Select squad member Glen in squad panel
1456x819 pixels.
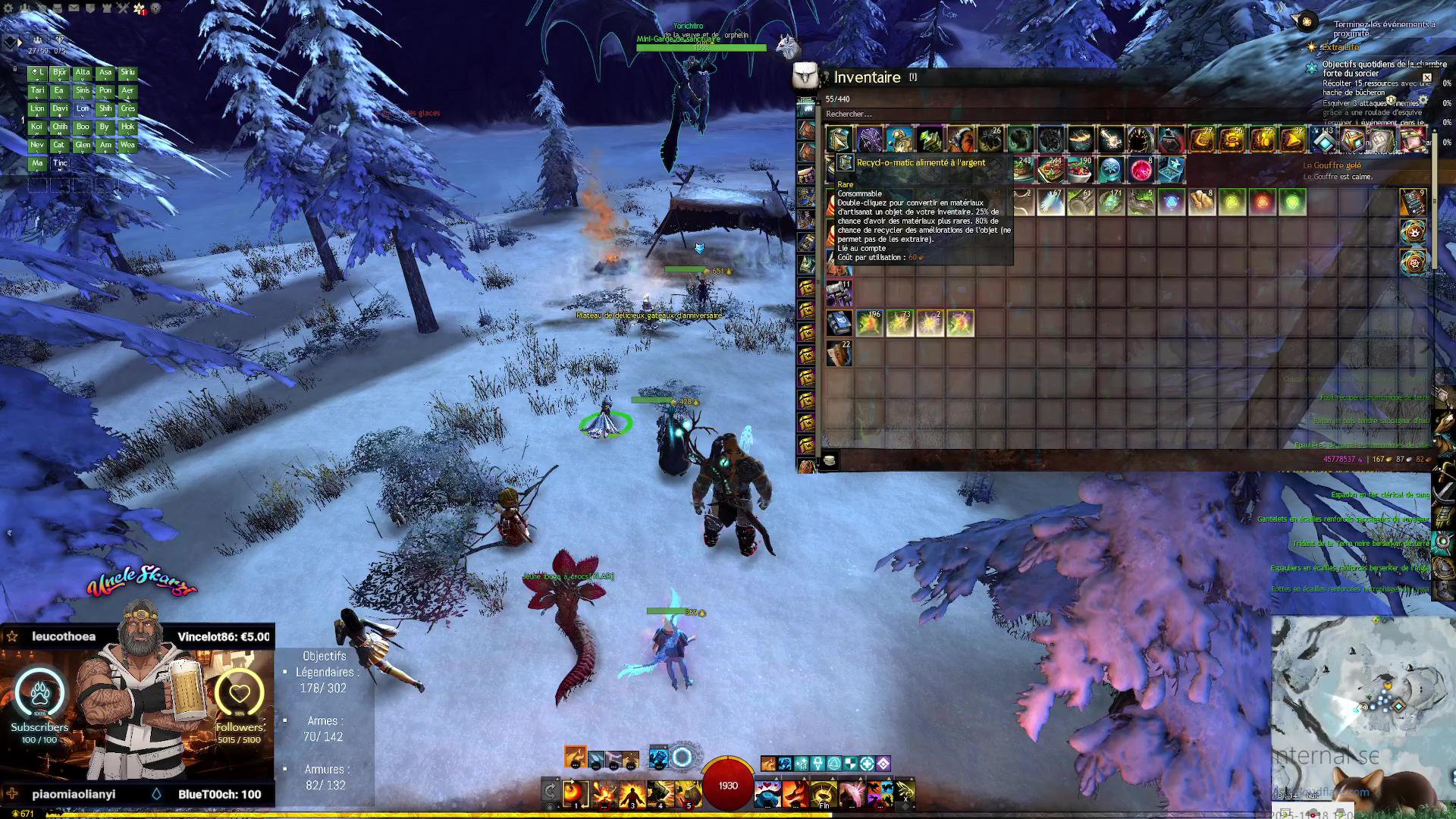83,145
